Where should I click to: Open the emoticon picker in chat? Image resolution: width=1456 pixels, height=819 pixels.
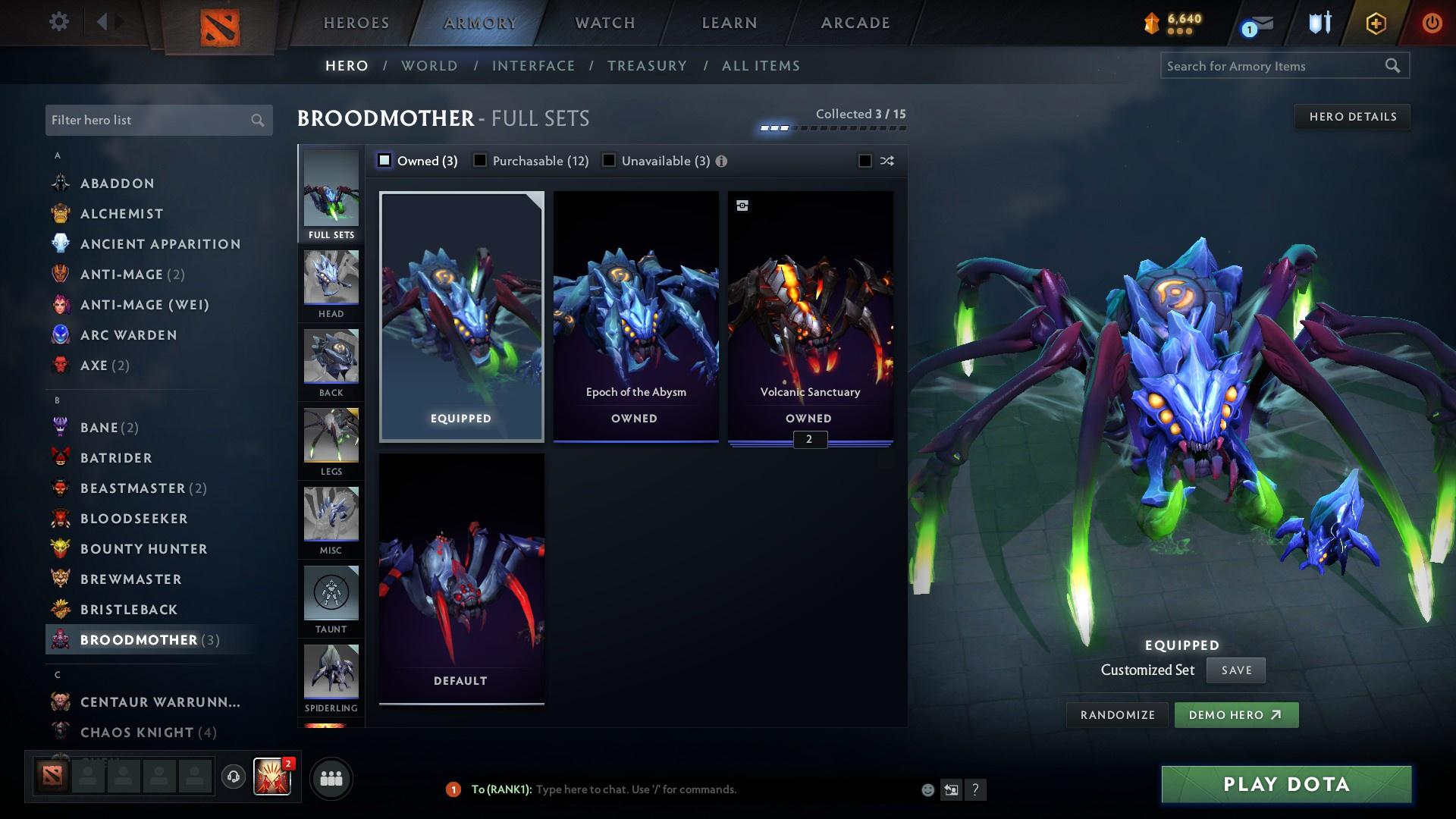point(927,789)
